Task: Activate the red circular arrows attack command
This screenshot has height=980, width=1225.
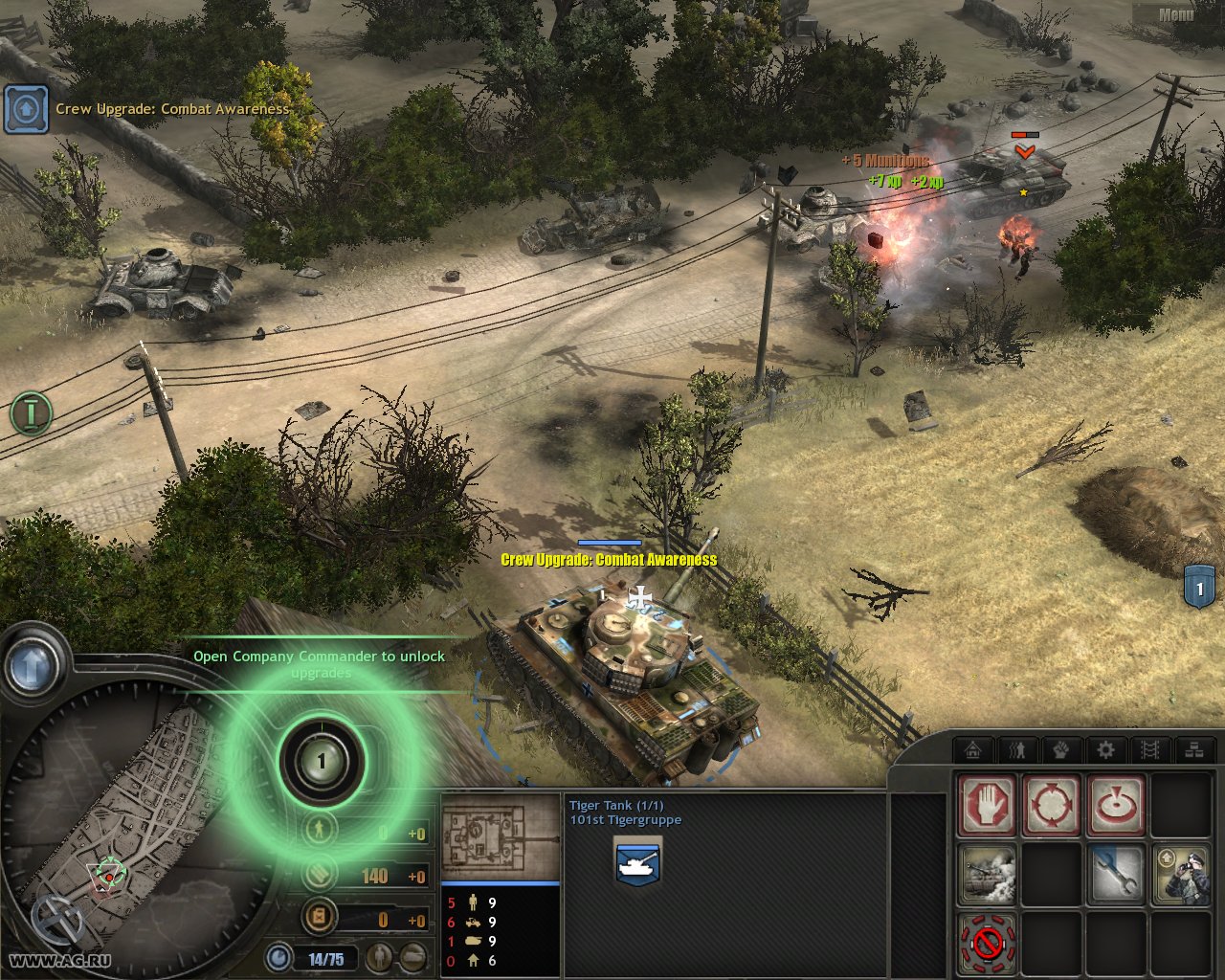Action: click(x=1051, y=805)
